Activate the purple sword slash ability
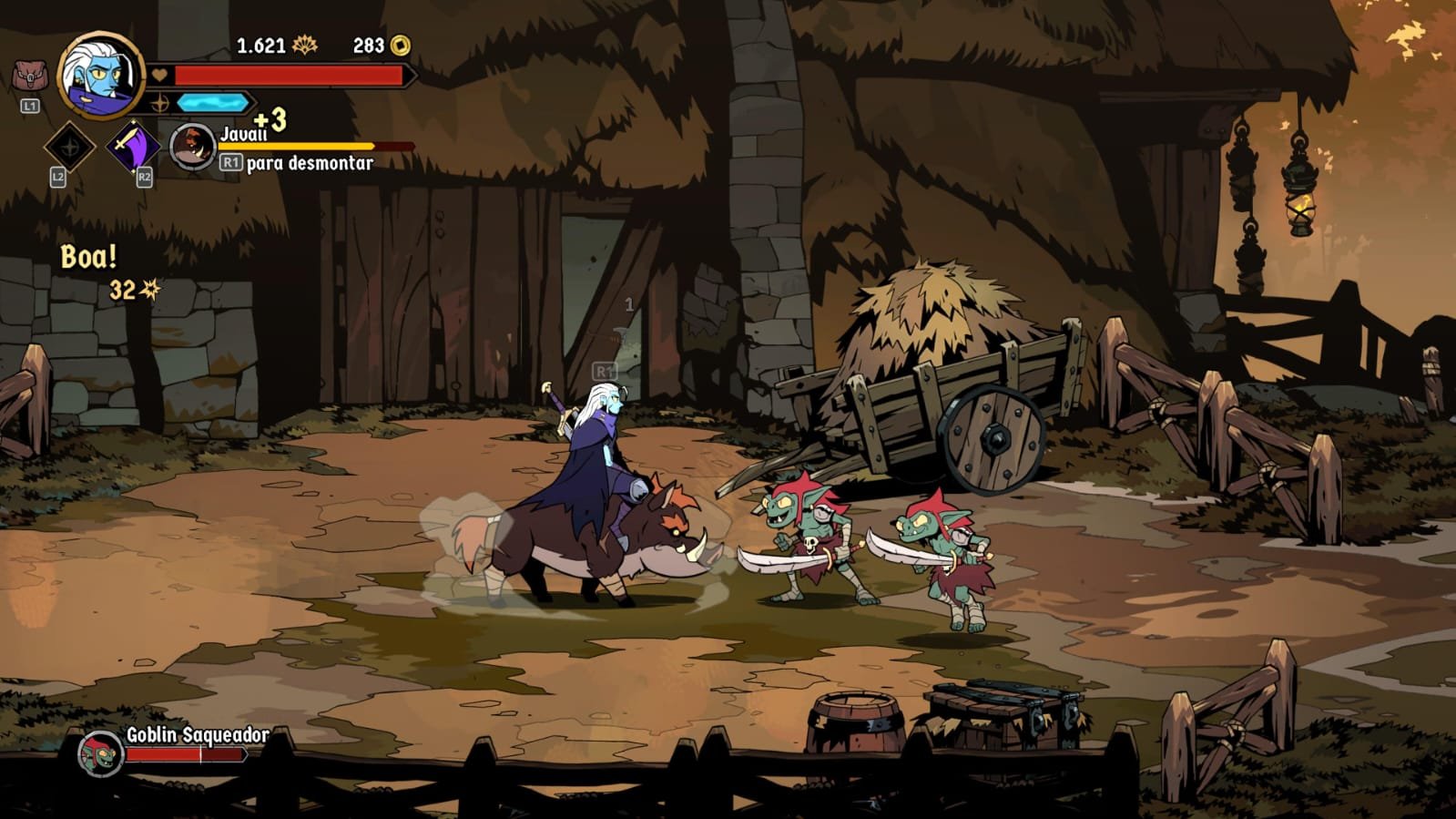This screenshot has height=819, width=1456. coord(133,146)
